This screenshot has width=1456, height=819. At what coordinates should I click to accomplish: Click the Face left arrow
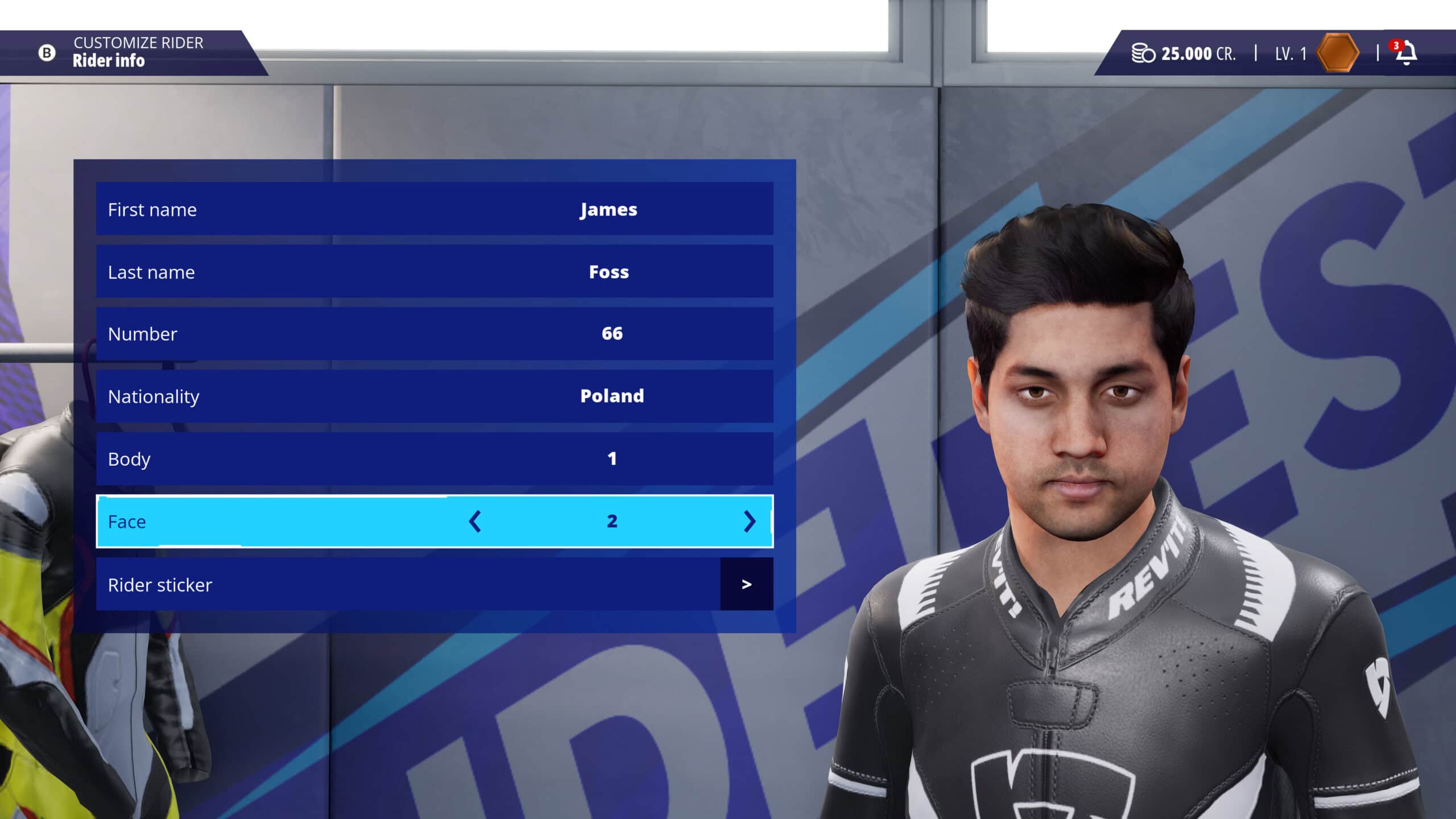(x=475, y=522)
